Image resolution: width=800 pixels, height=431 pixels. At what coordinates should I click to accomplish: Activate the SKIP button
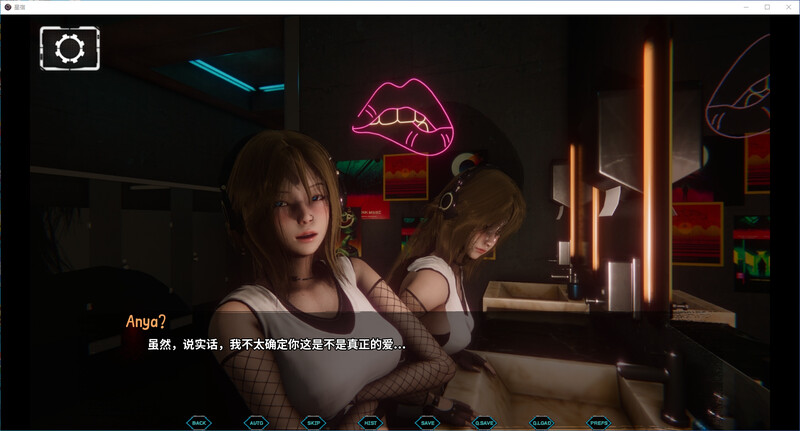click(313, 422)
